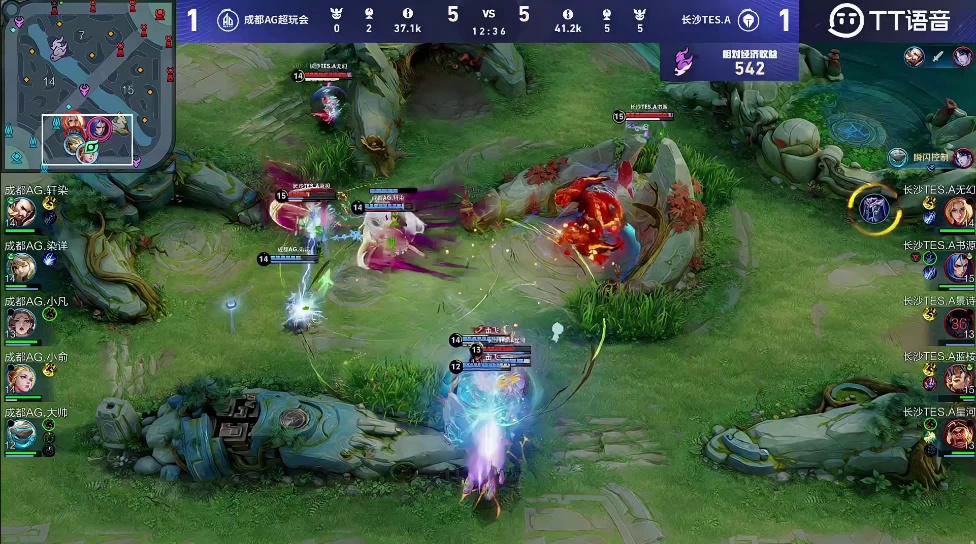Image resolution: width=976 pixels, height=544 pixels.
Task: Click the TT语音 sponsor logo
Action: pyautogui.click(x=888, y=20)
